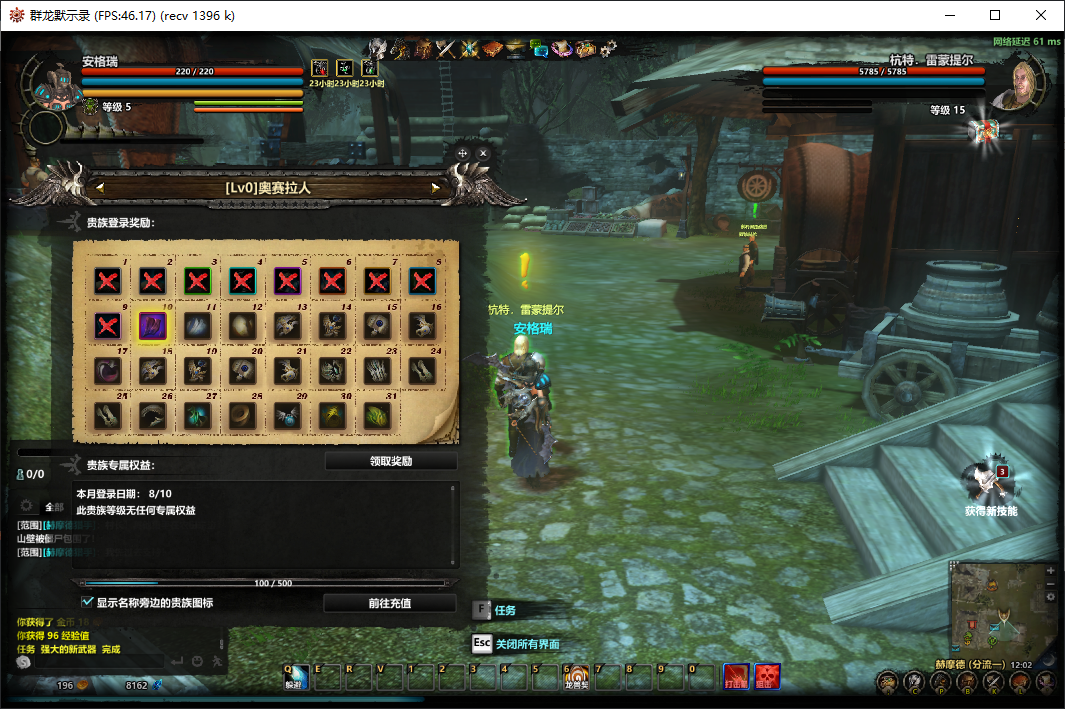This screenshot has height=709, width=1065.
Task: Maximize the game window
Action: pos(995,15)
